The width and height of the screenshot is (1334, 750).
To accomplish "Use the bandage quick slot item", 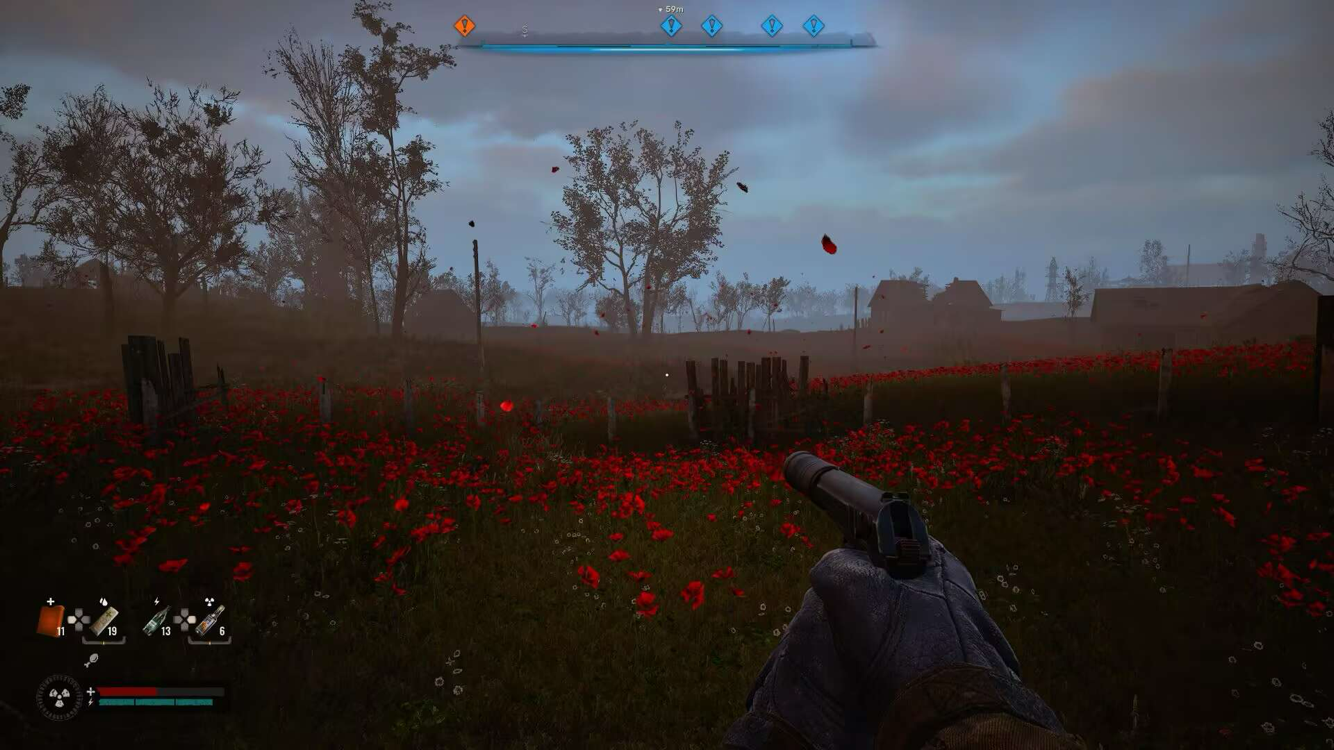I will (105, 620).
